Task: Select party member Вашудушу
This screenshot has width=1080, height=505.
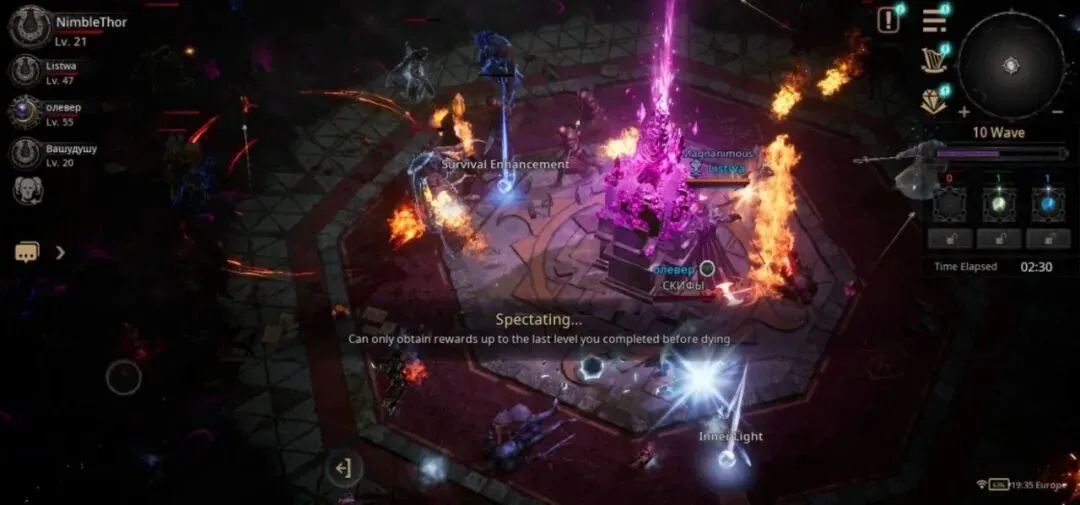Action: [x=25, y=153]
